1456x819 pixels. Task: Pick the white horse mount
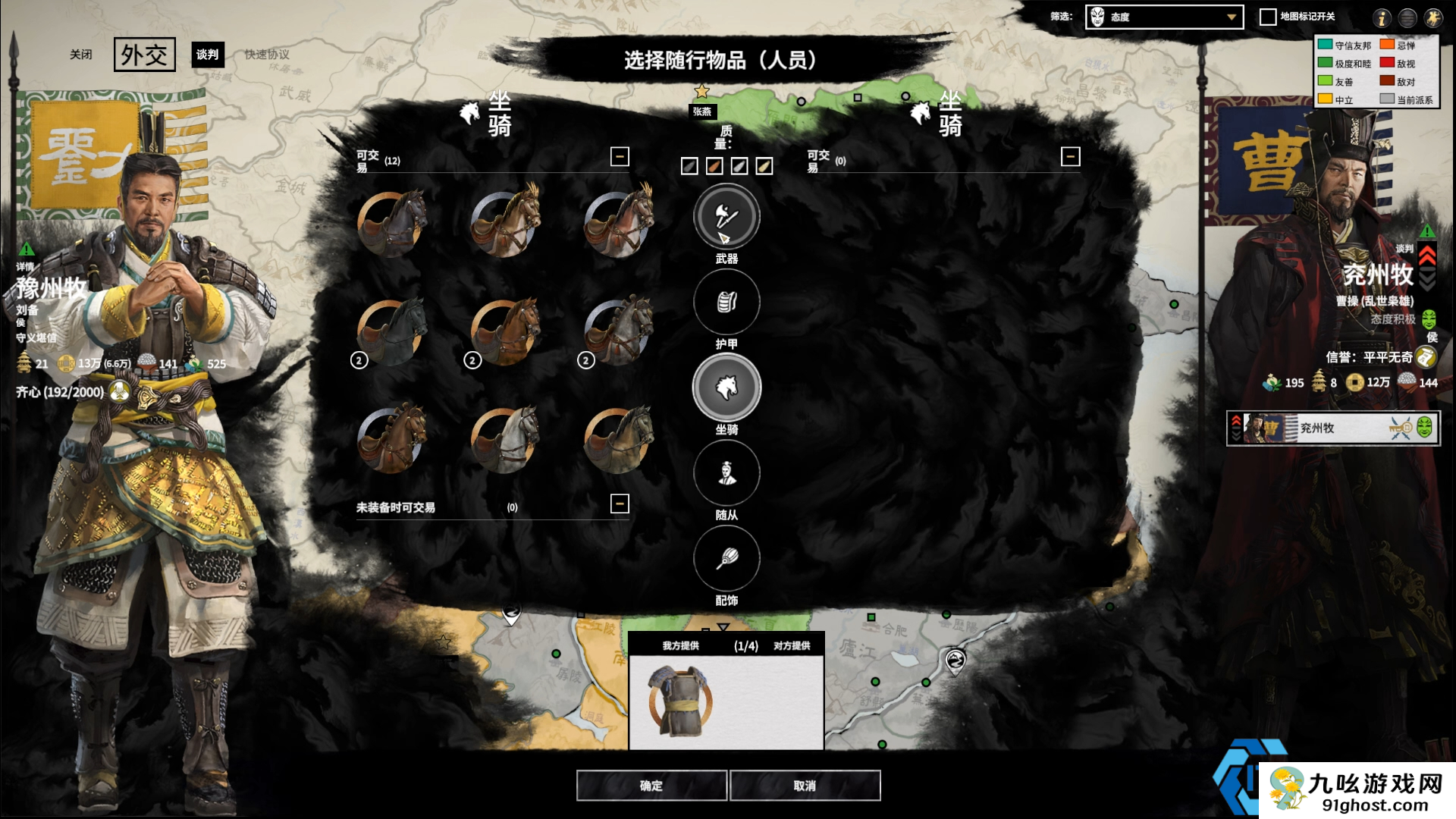coord(507,438)
